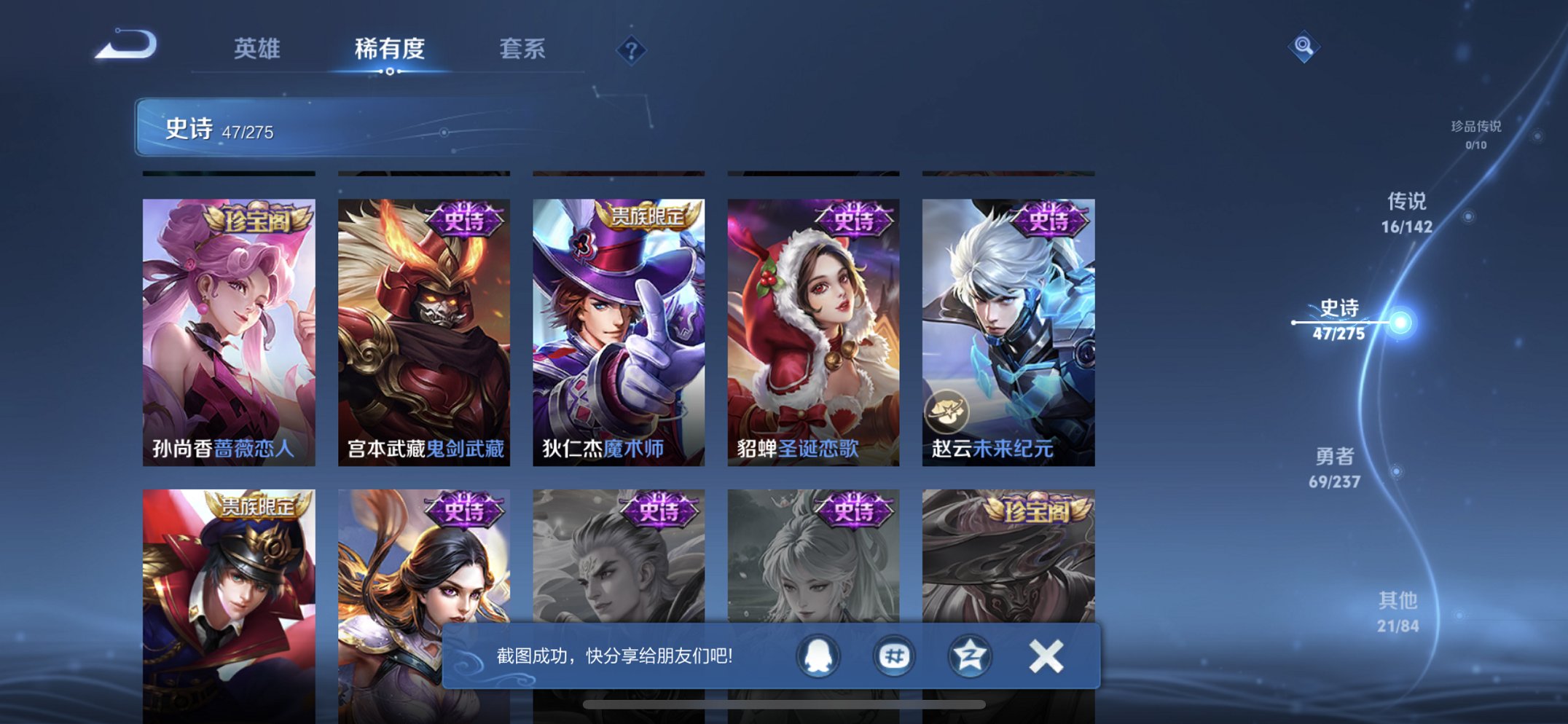The width and height of the screenshot is (1568, 724).
Task: Open the question mark help icon
Action: [631, 50]
